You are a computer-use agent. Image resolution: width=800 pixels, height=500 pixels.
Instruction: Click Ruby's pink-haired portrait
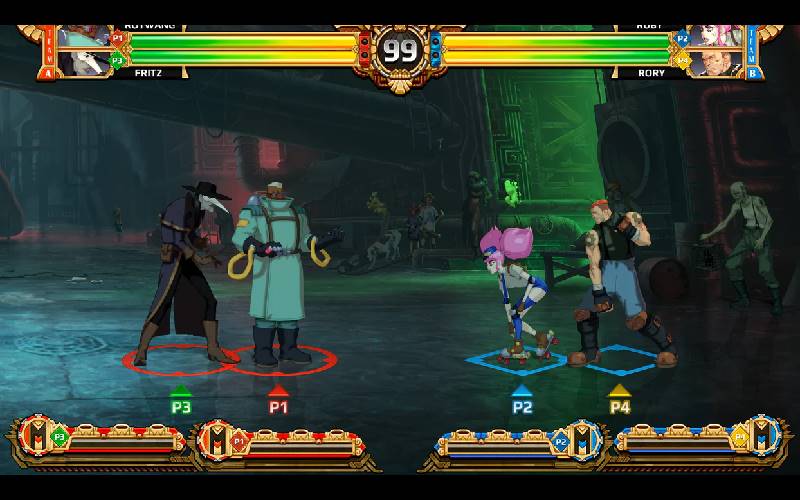coord(716,39)
